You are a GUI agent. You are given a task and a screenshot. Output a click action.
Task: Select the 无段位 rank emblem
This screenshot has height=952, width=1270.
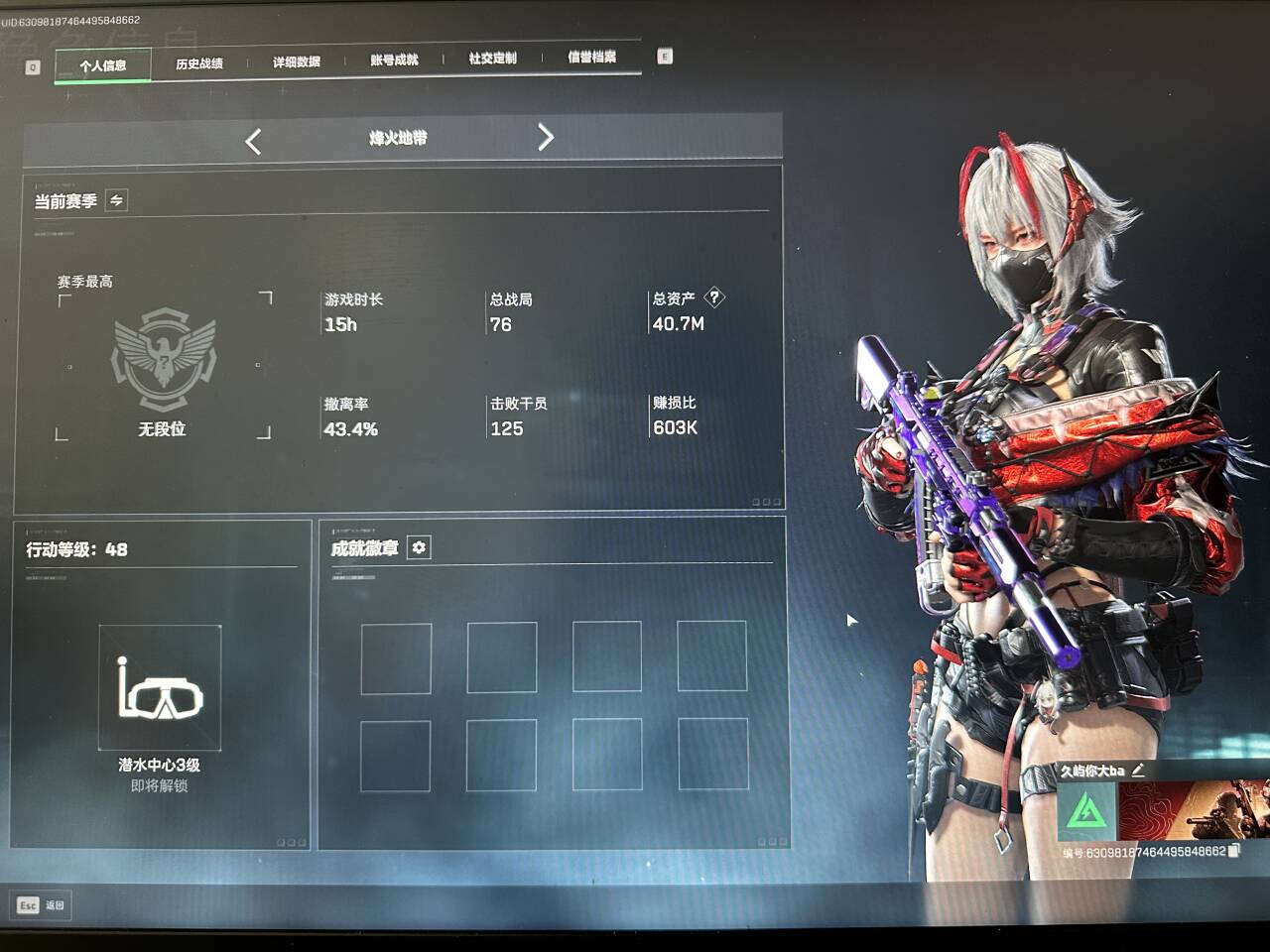pos(164,359)
